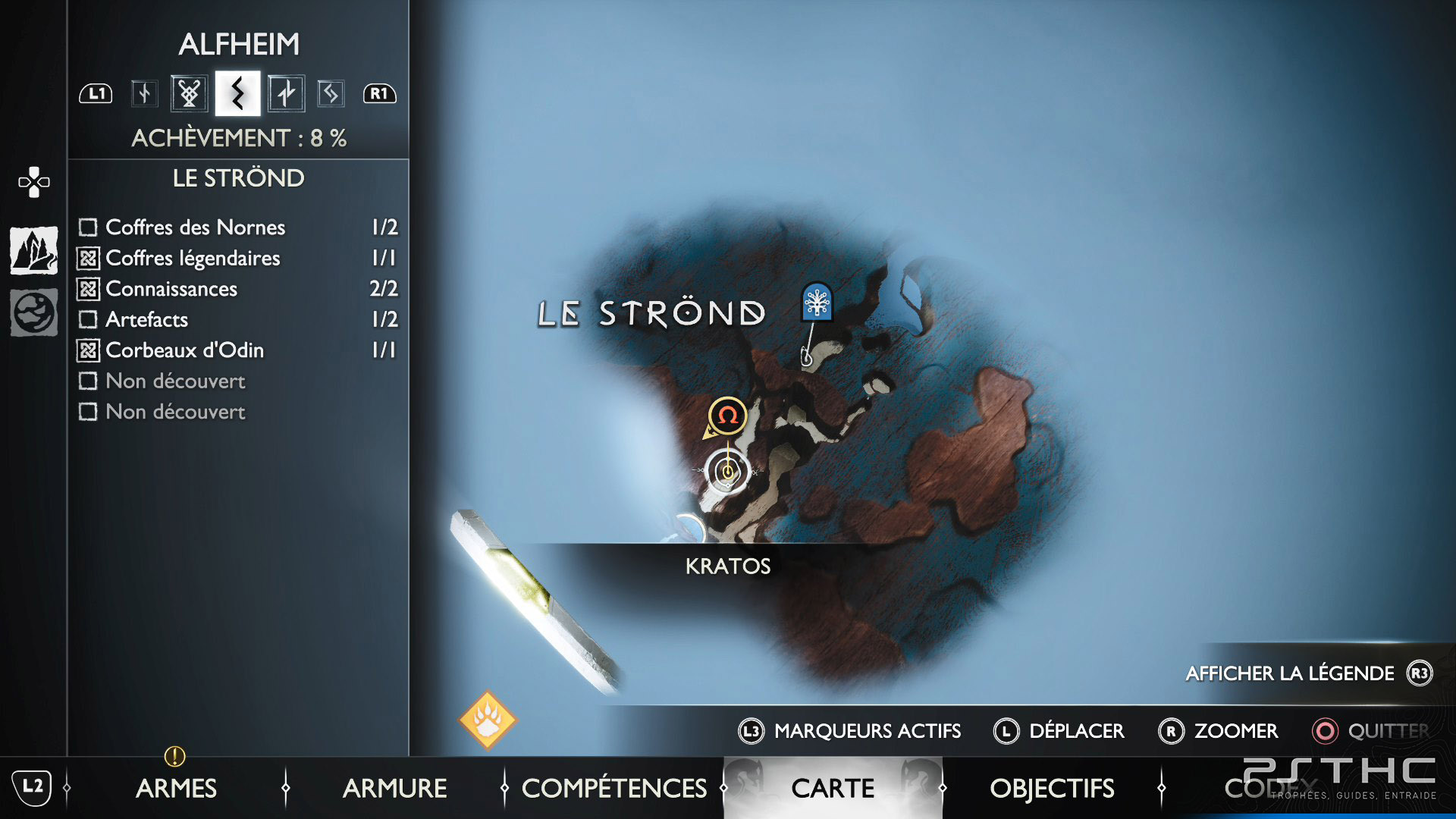
Task: Open the Armure tab
Action: tap(394, 788)
